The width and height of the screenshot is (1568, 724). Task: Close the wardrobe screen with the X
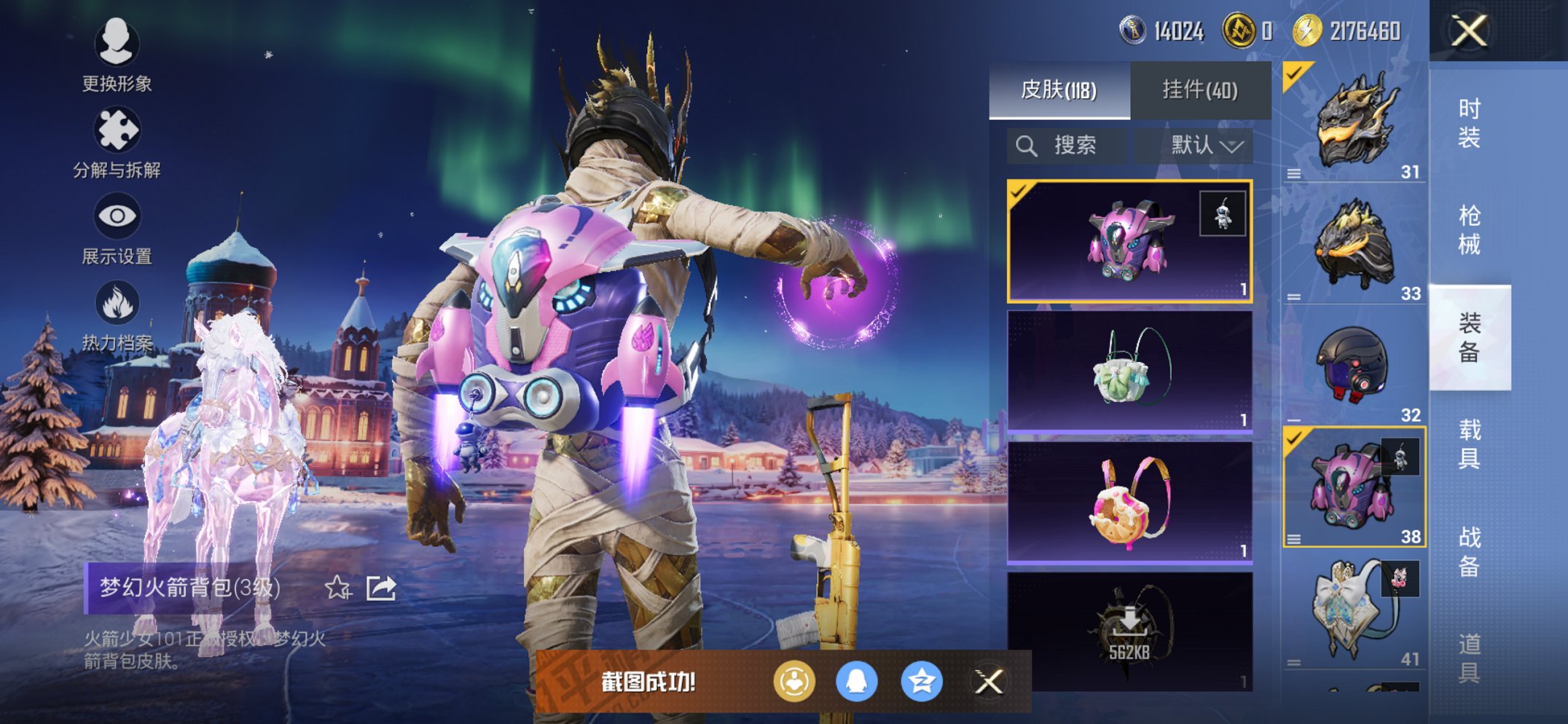pyautogui.click(x=1468, y=31)
